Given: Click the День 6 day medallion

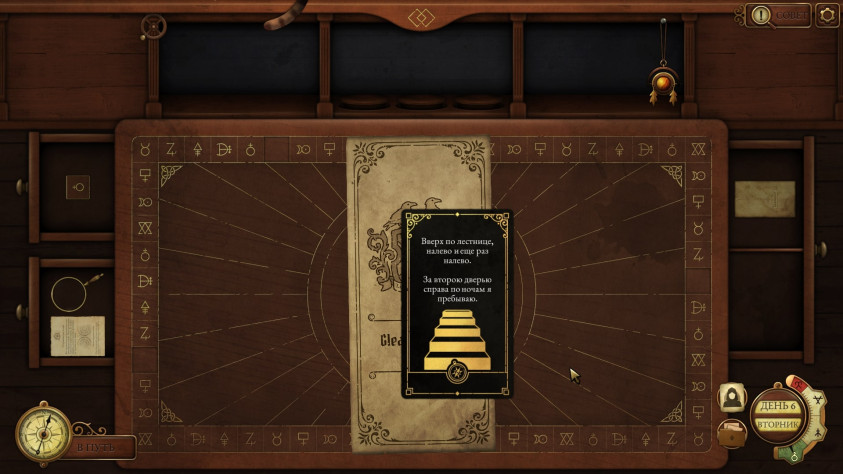Looking at the screenshot, I should [x=777, y=414].
